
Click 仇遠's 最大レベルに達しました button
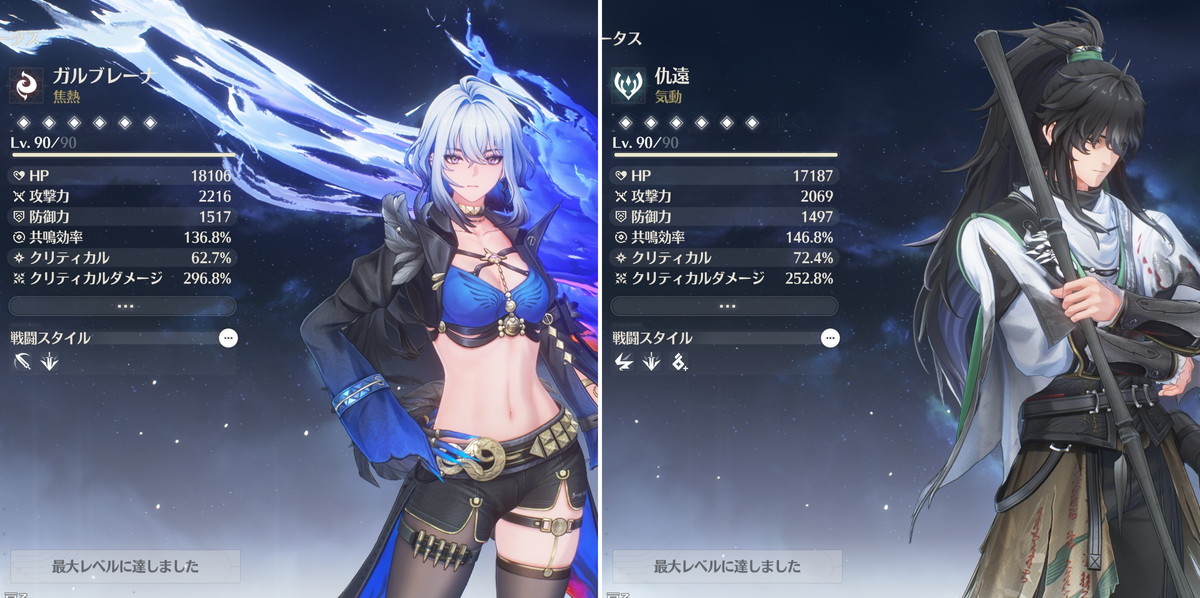pyautogui.click(x=727, y=566)
